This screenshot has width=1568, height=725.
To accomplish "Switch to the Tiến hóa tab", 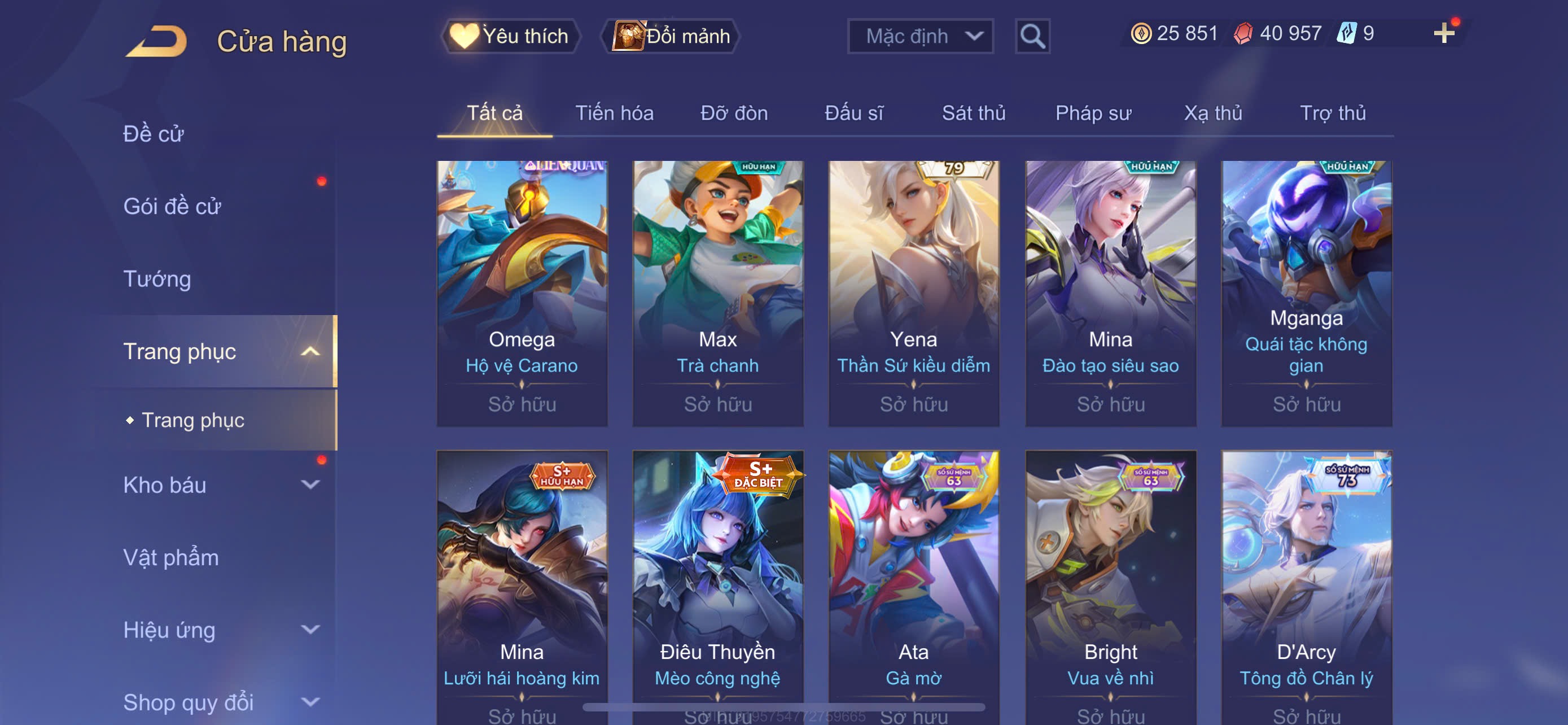I will pos(614,113).
